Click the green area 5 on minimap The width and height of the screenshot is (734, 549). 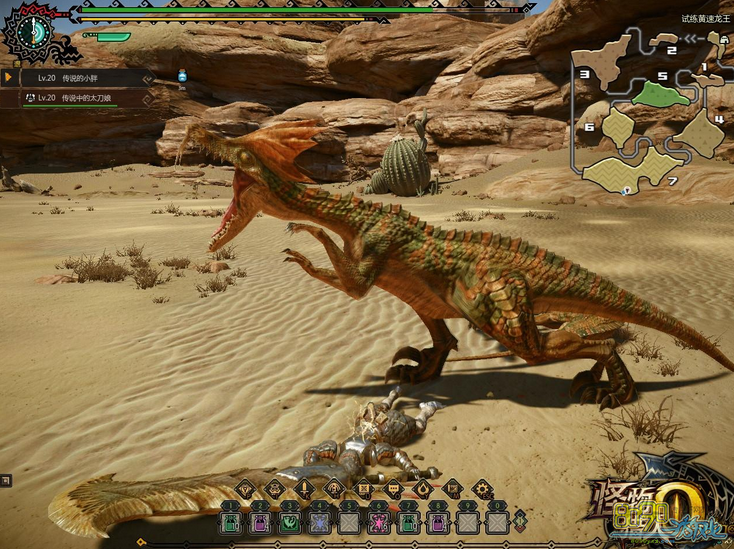659,94
